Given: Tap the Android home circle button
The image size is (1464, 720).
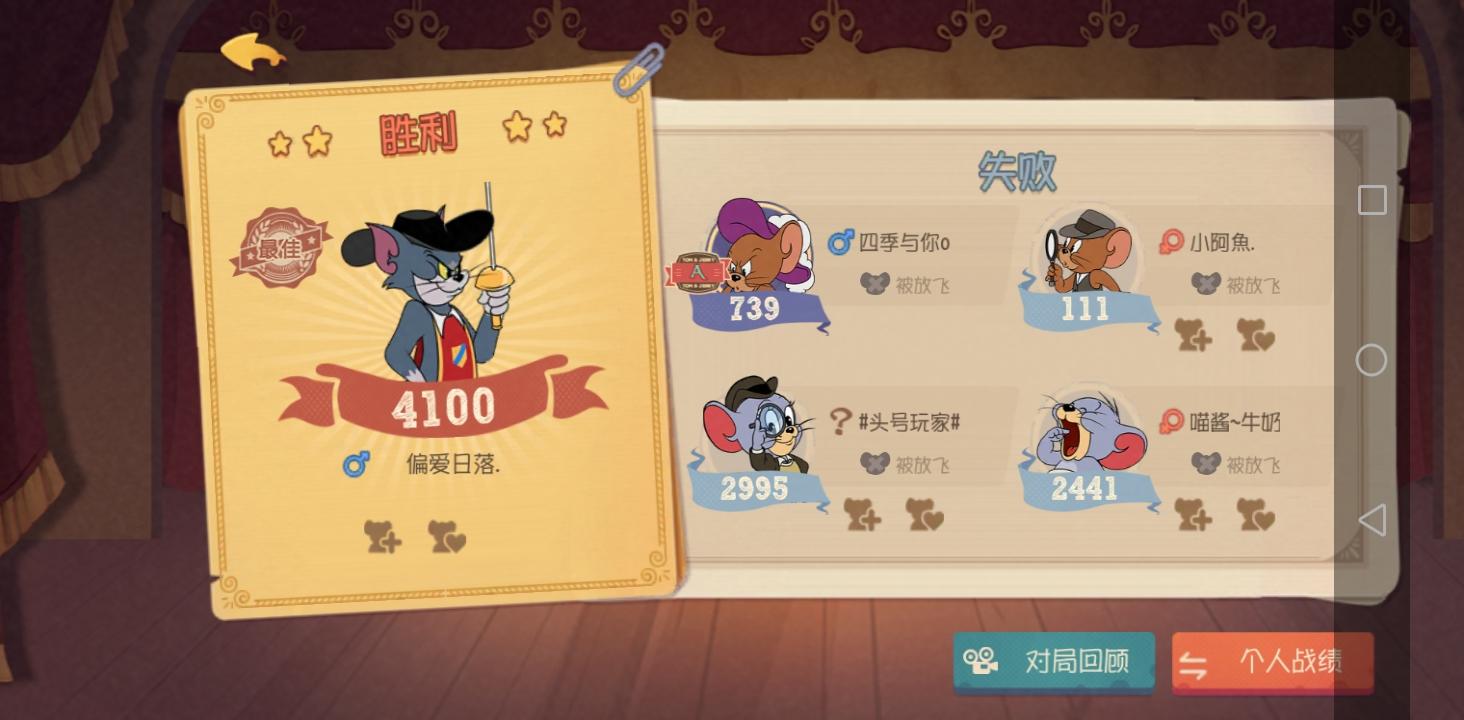Looking at the screenshot, I should tap(1372, 360).
